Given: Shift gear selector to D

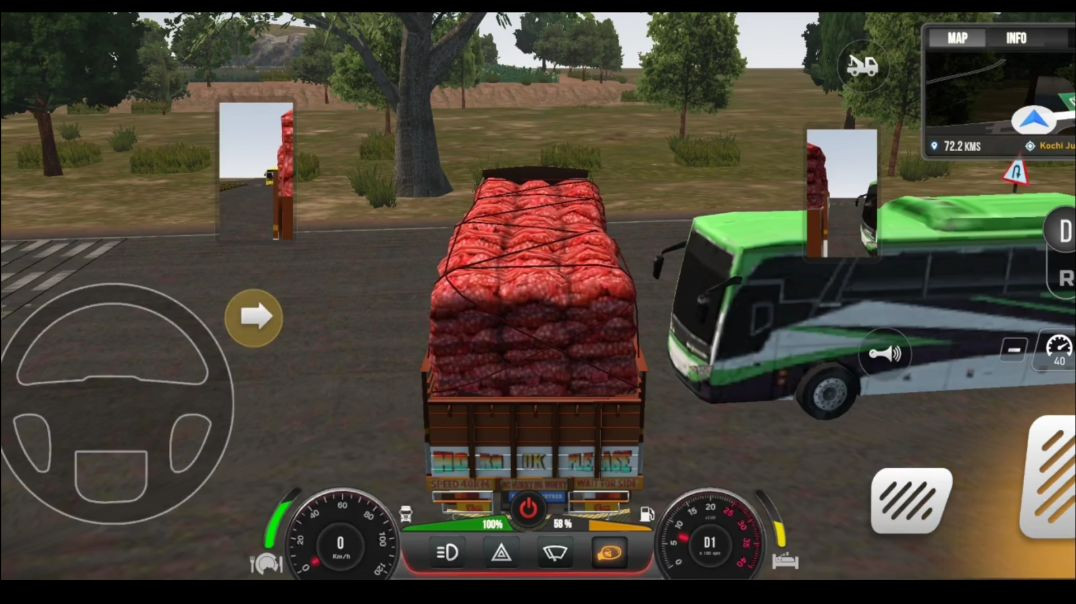Looking at the screenshot, I should [x=1062, y=231].
